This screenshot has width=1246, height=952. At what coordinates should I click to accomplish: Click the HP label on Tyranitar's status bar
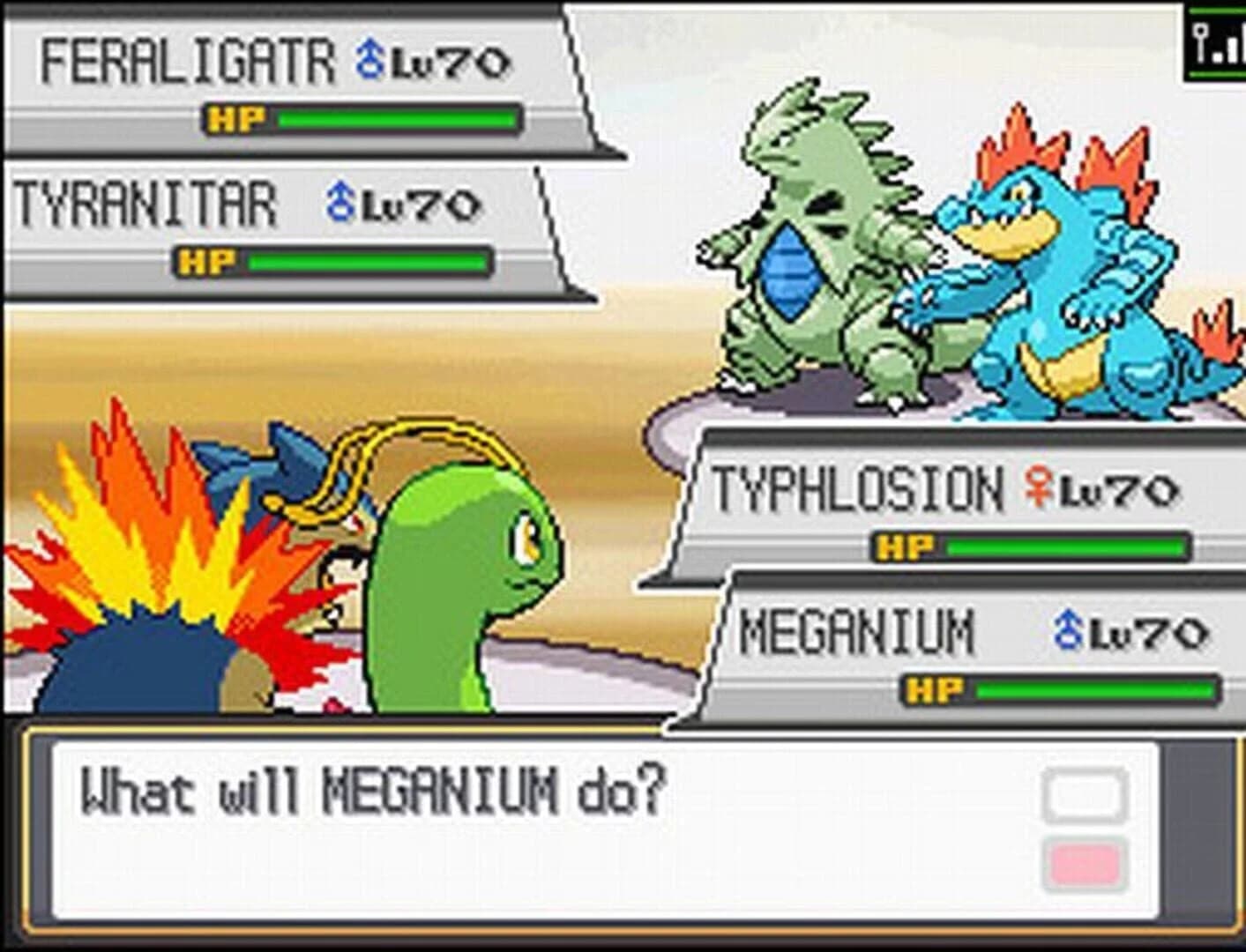point(205,262)
